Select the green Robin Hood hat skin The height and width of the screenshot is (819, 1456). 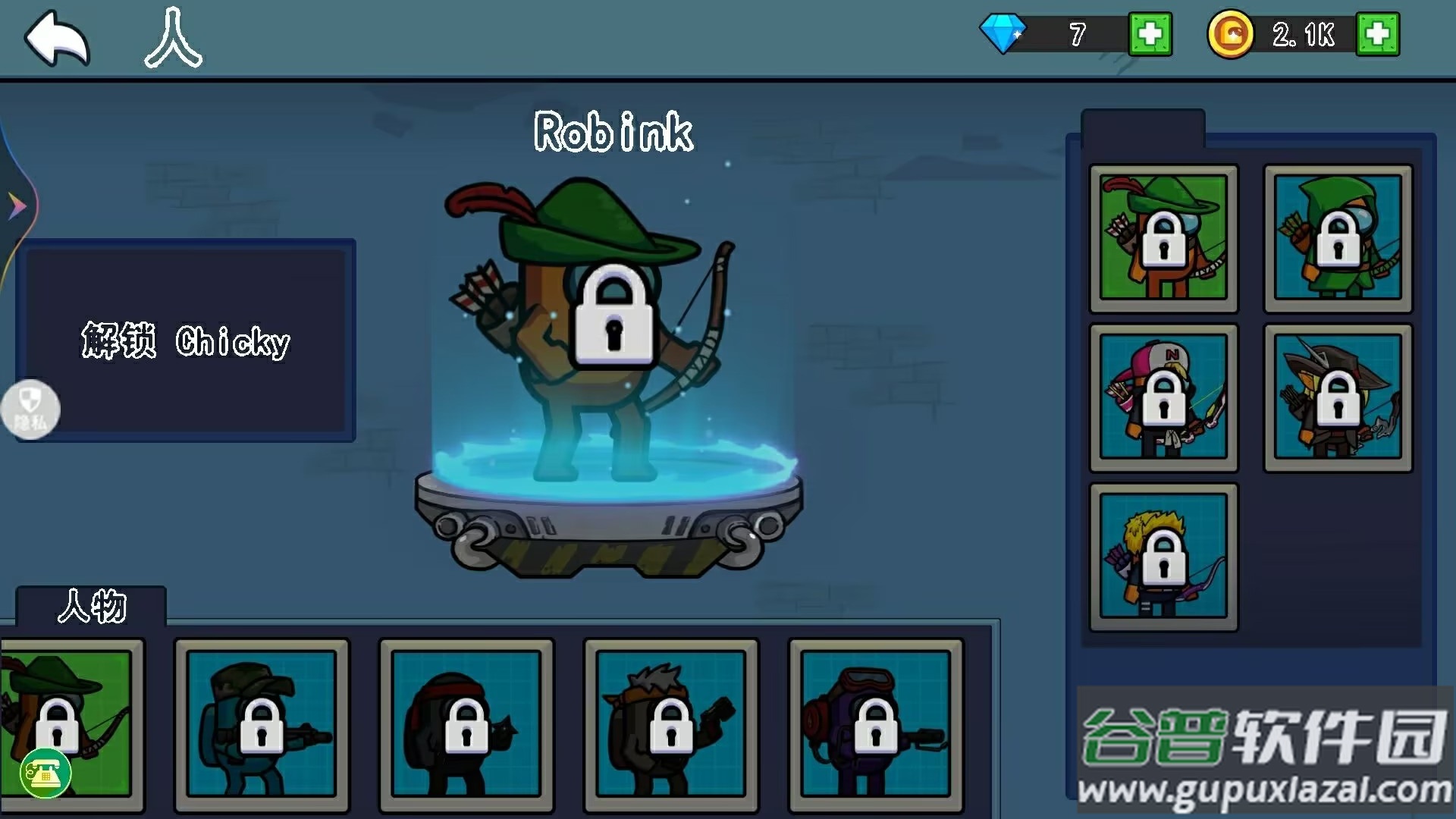1163,238
